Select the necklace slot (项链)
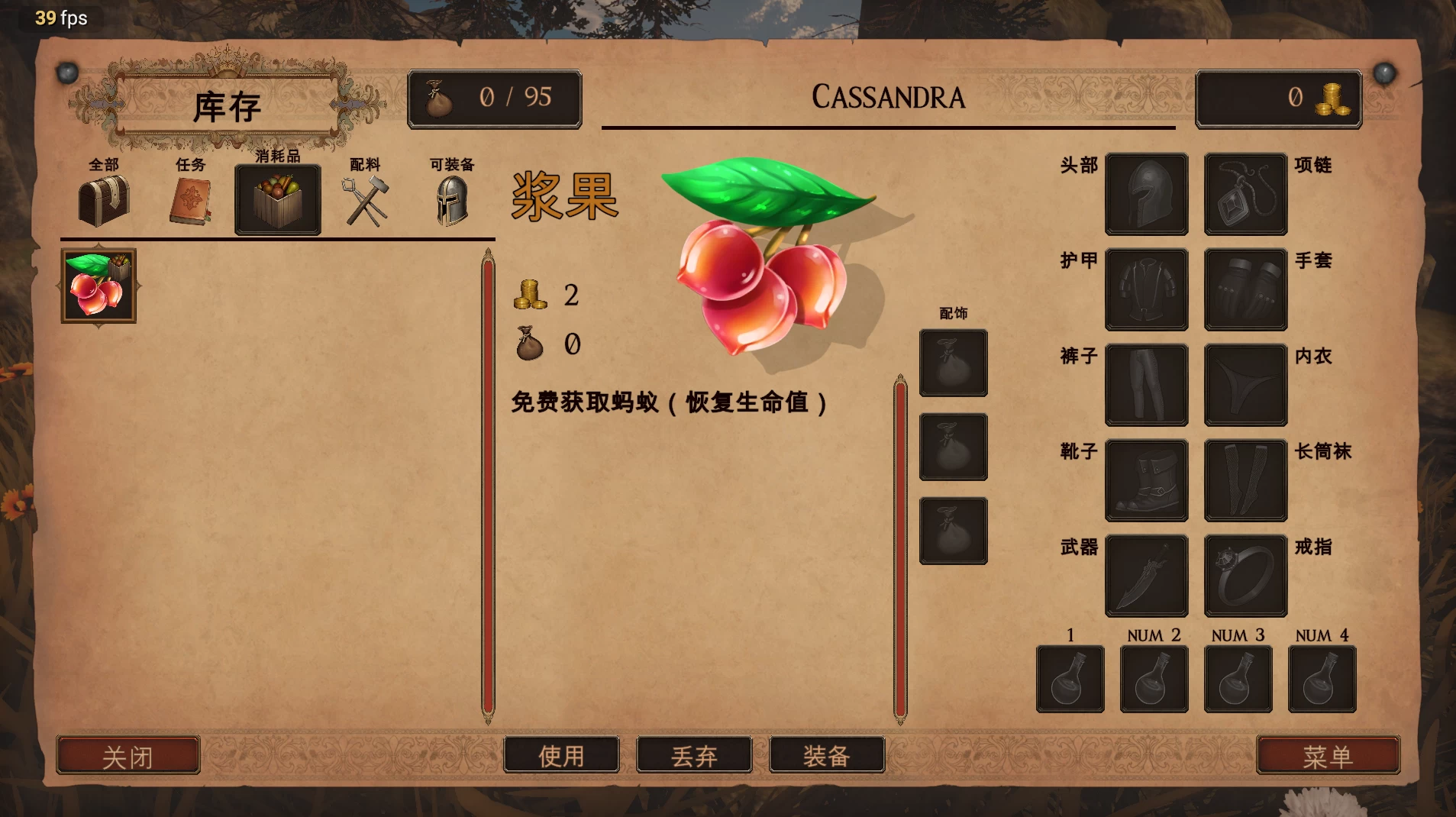Screen dimensions: 1456x817 coord(1244,194)
